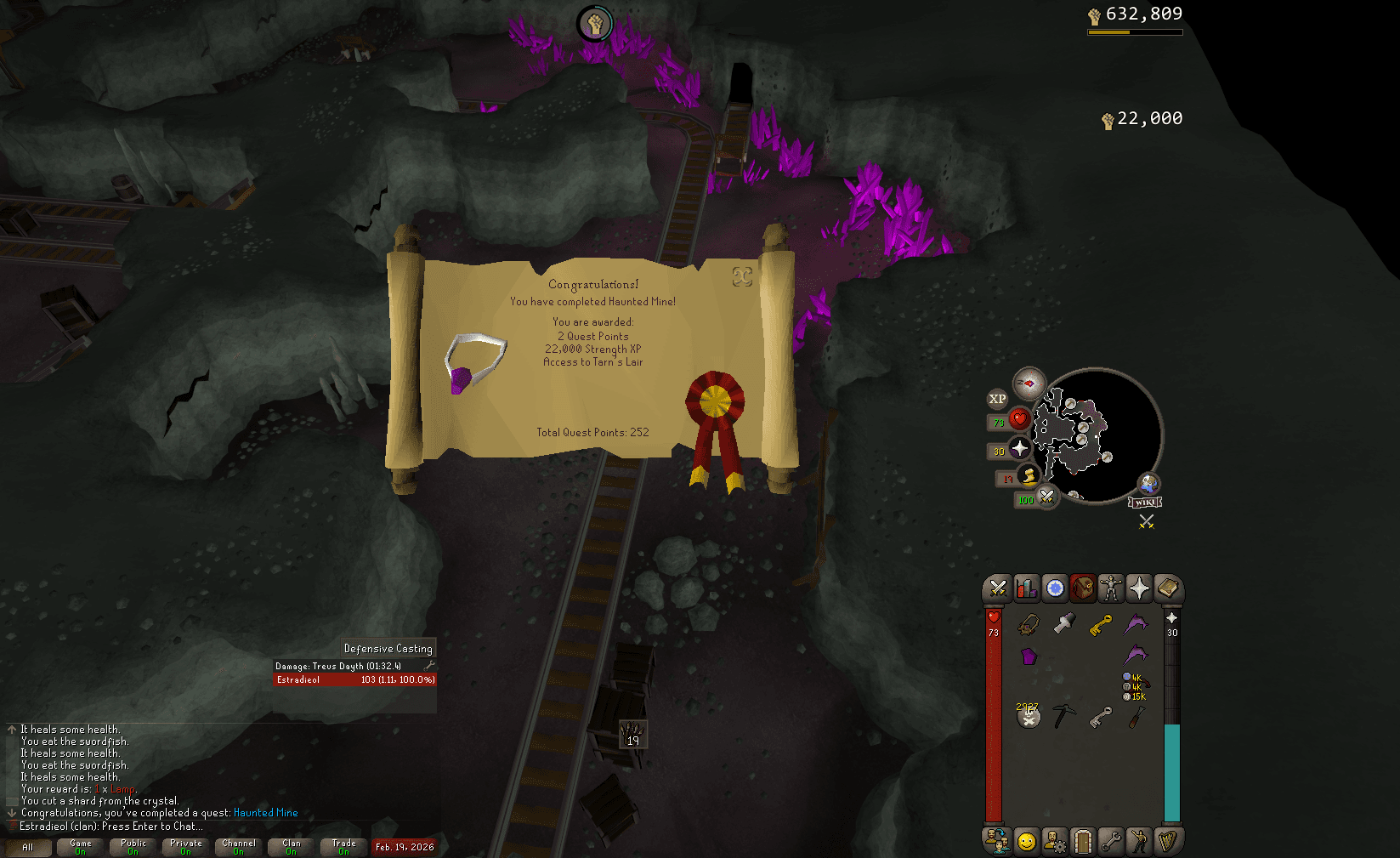Toggle the XP drops orb
This screenshot has width=1400, height=858.
click(x=997, y=399)
